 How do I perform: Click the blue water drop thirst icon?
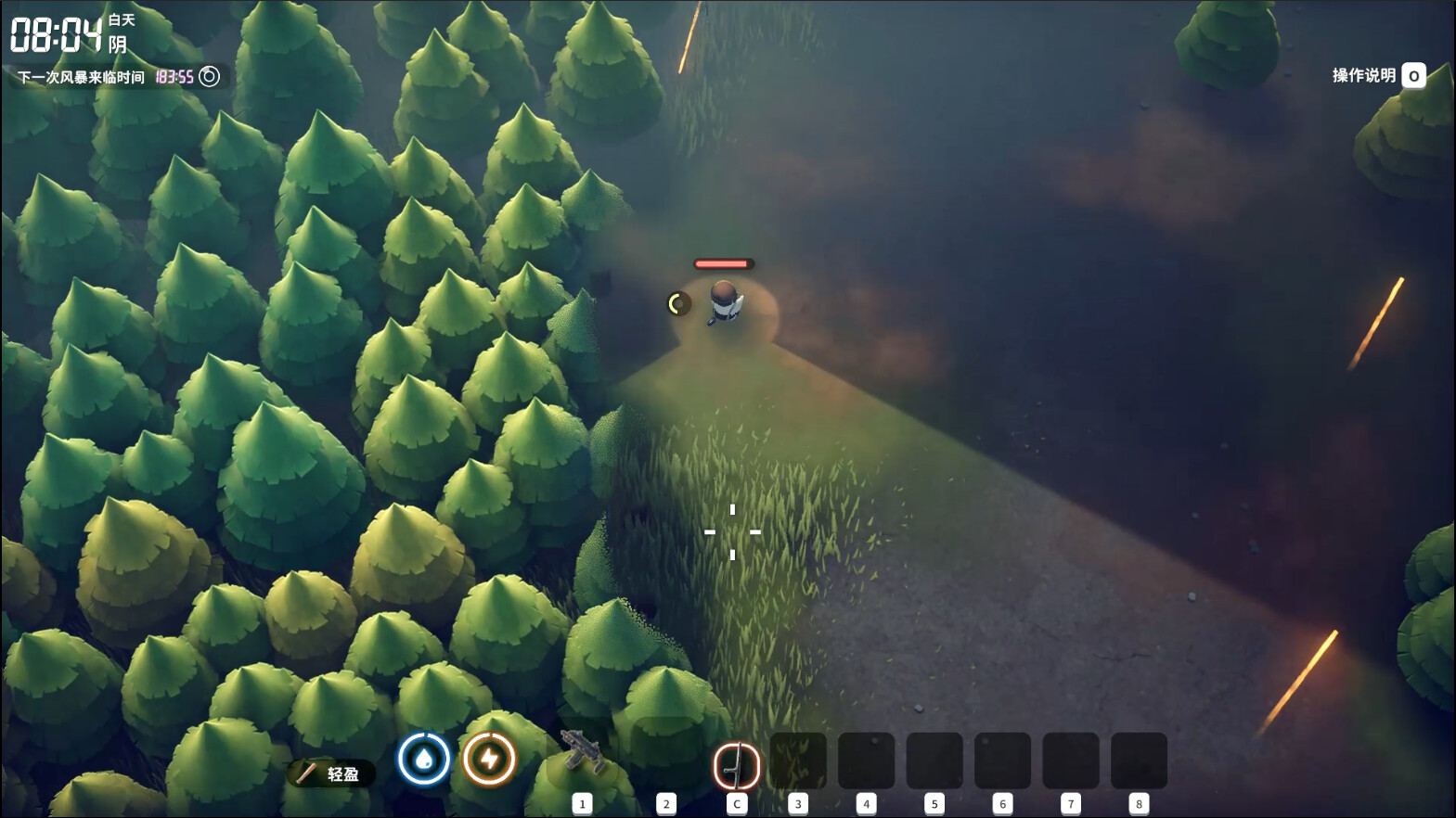click(x=424, y=759)
